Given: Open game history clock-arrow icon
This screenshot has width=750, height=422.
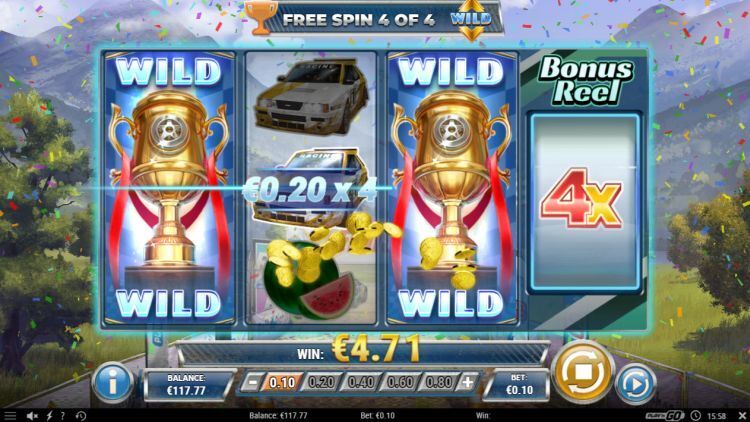Looking at the screenshot, I should pyautogui.click(x=81, y=415).
